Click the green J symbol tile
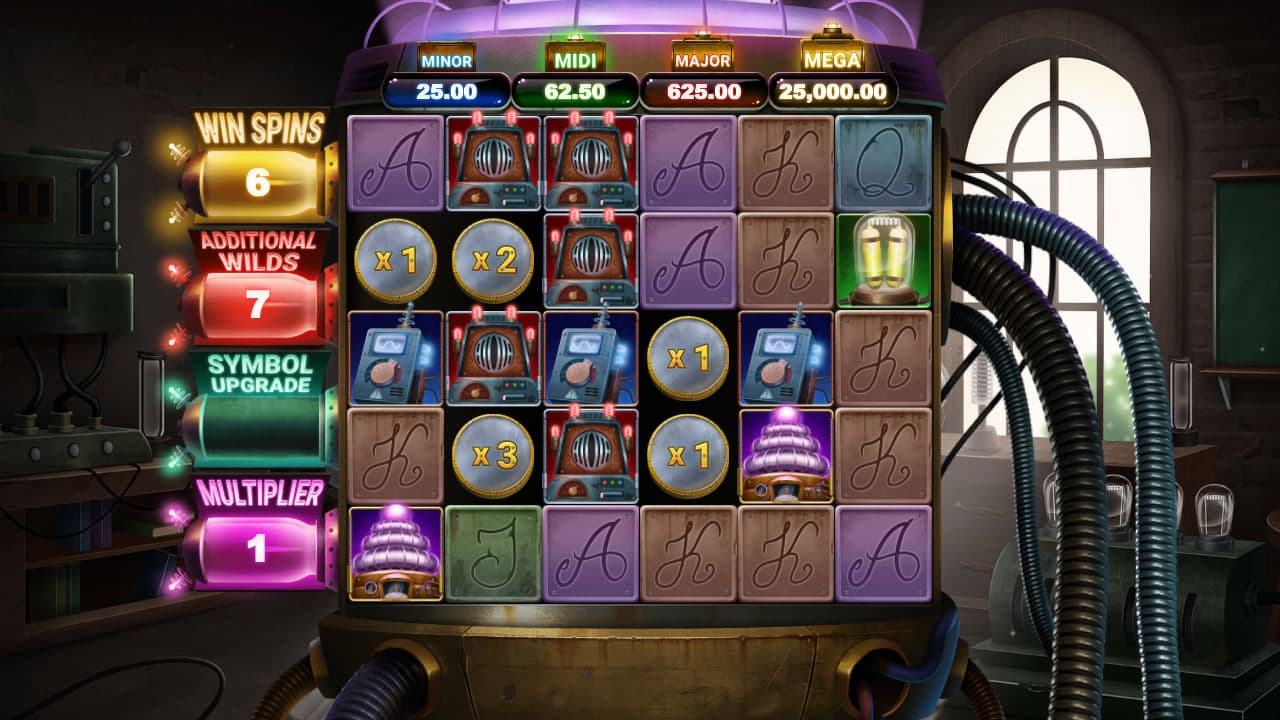Viewport: 1280px width, 720px height. pyautogui.click(x=493, y=554)
